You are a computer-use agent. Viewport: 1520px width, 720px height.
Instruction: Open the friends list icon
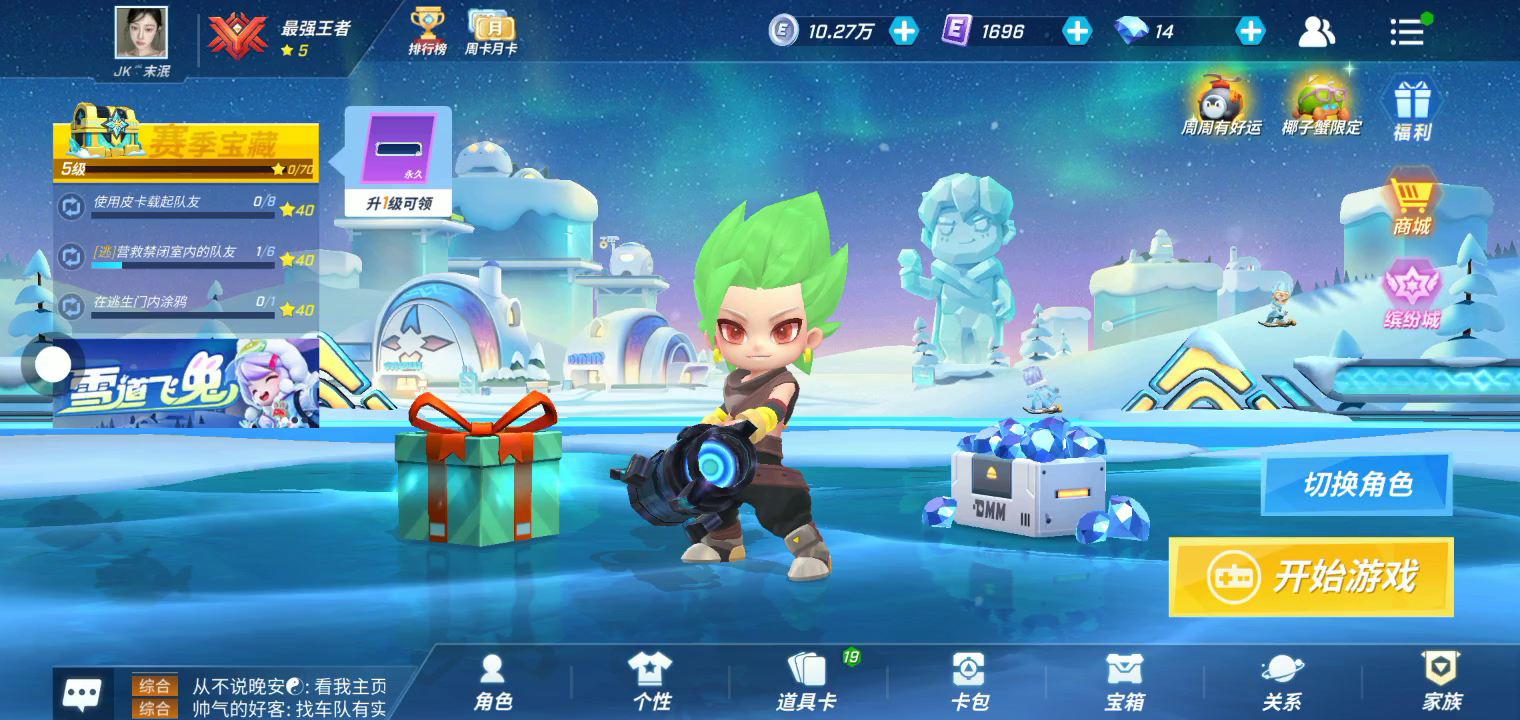1316,32
